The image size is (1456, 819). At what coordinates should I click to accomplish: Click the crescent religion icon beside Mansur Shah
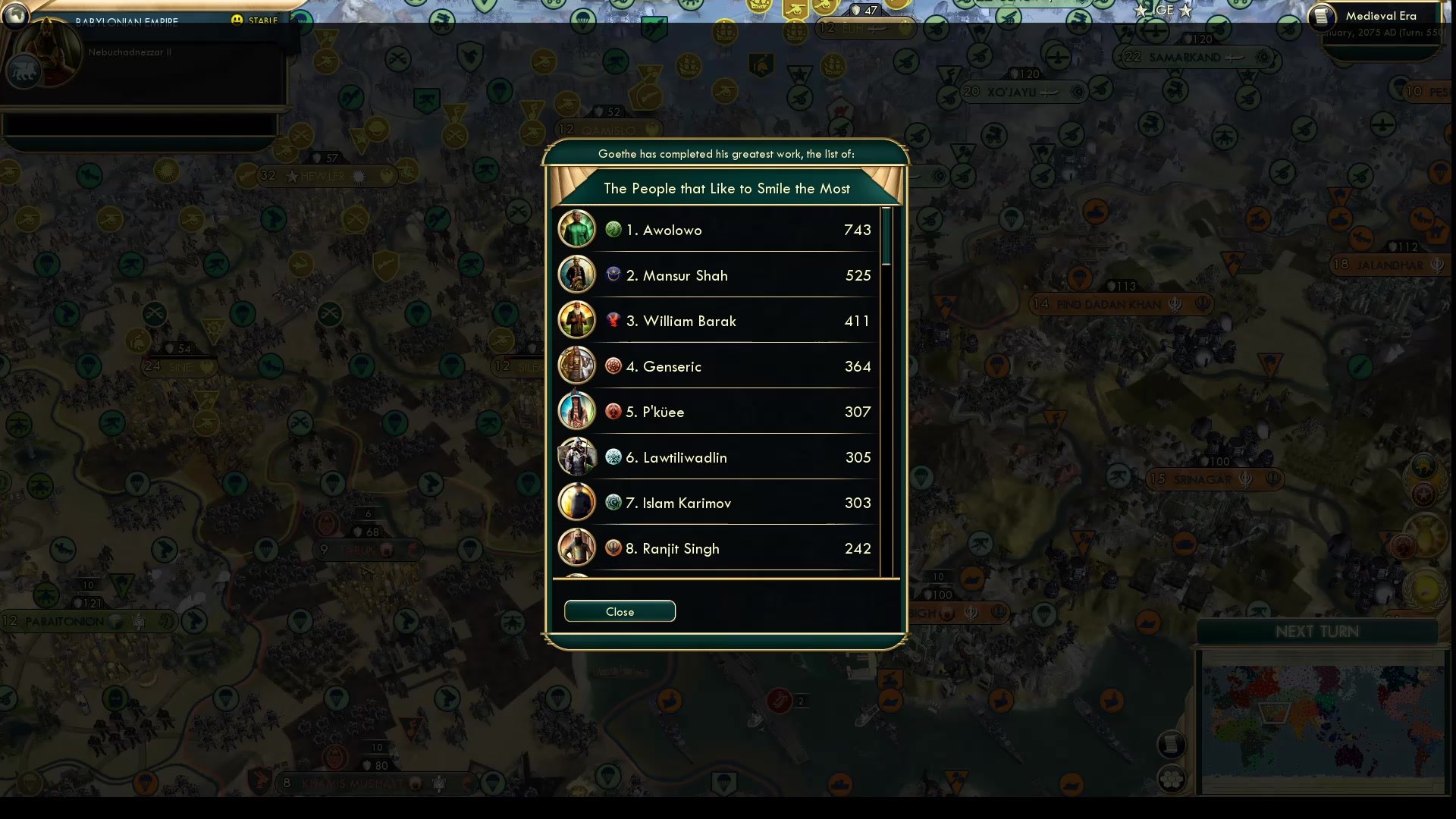[613, 275]
